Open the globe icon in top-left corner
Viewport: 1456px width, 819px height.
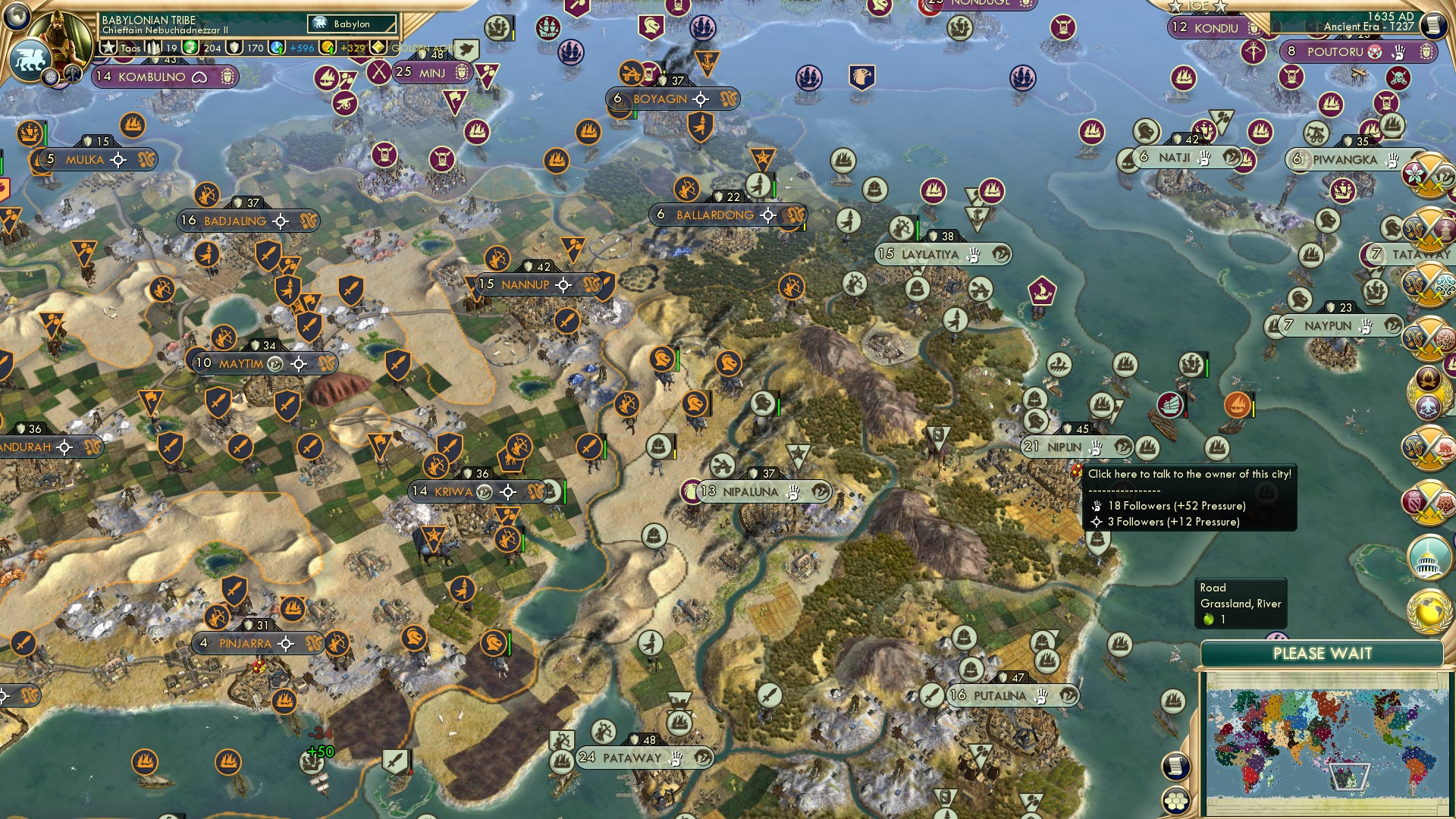pos(17,15)
